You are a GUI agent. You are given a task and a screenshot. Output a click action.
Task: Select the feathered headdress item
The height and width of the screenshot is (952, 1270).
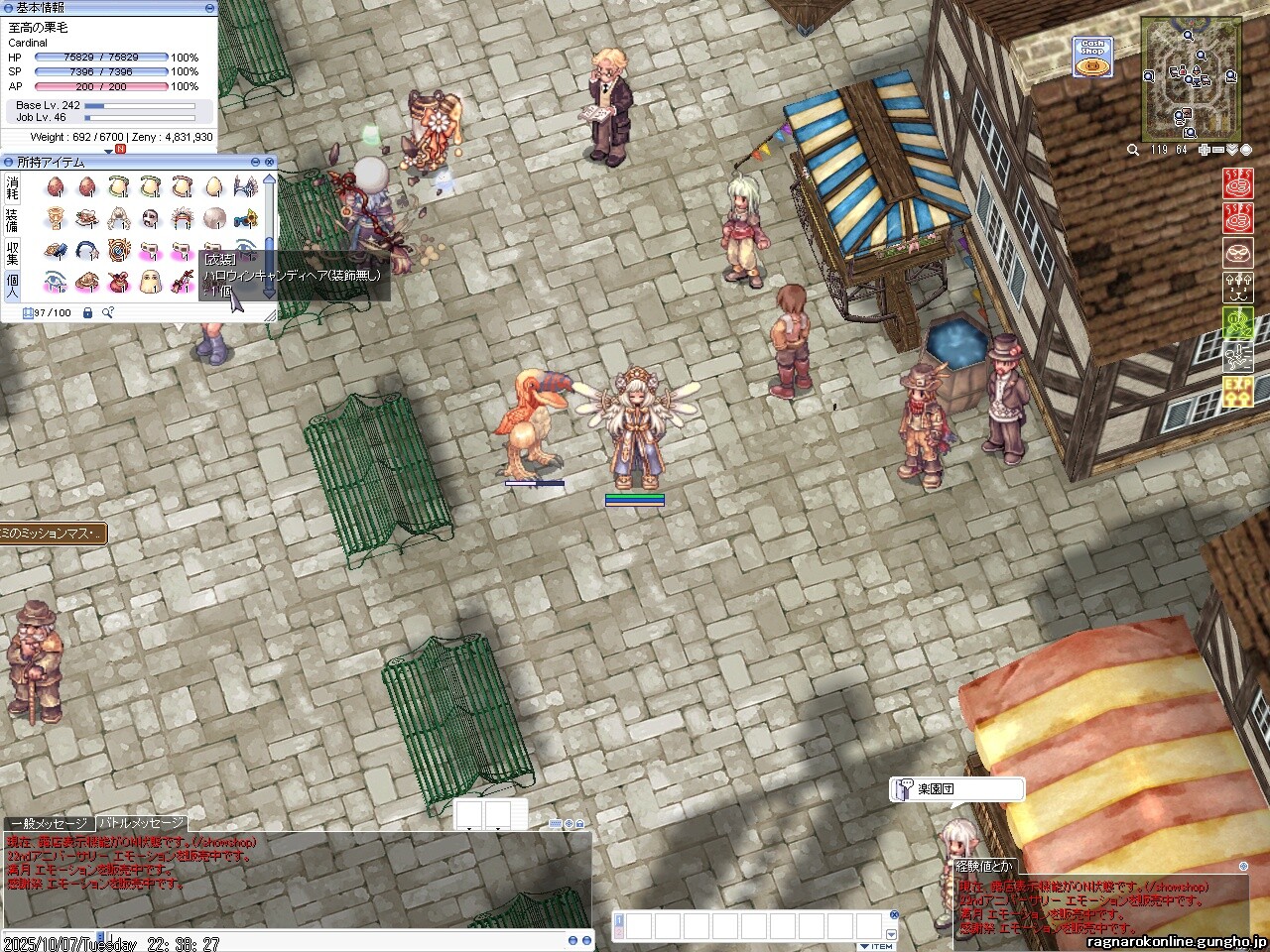coord(183,218)
